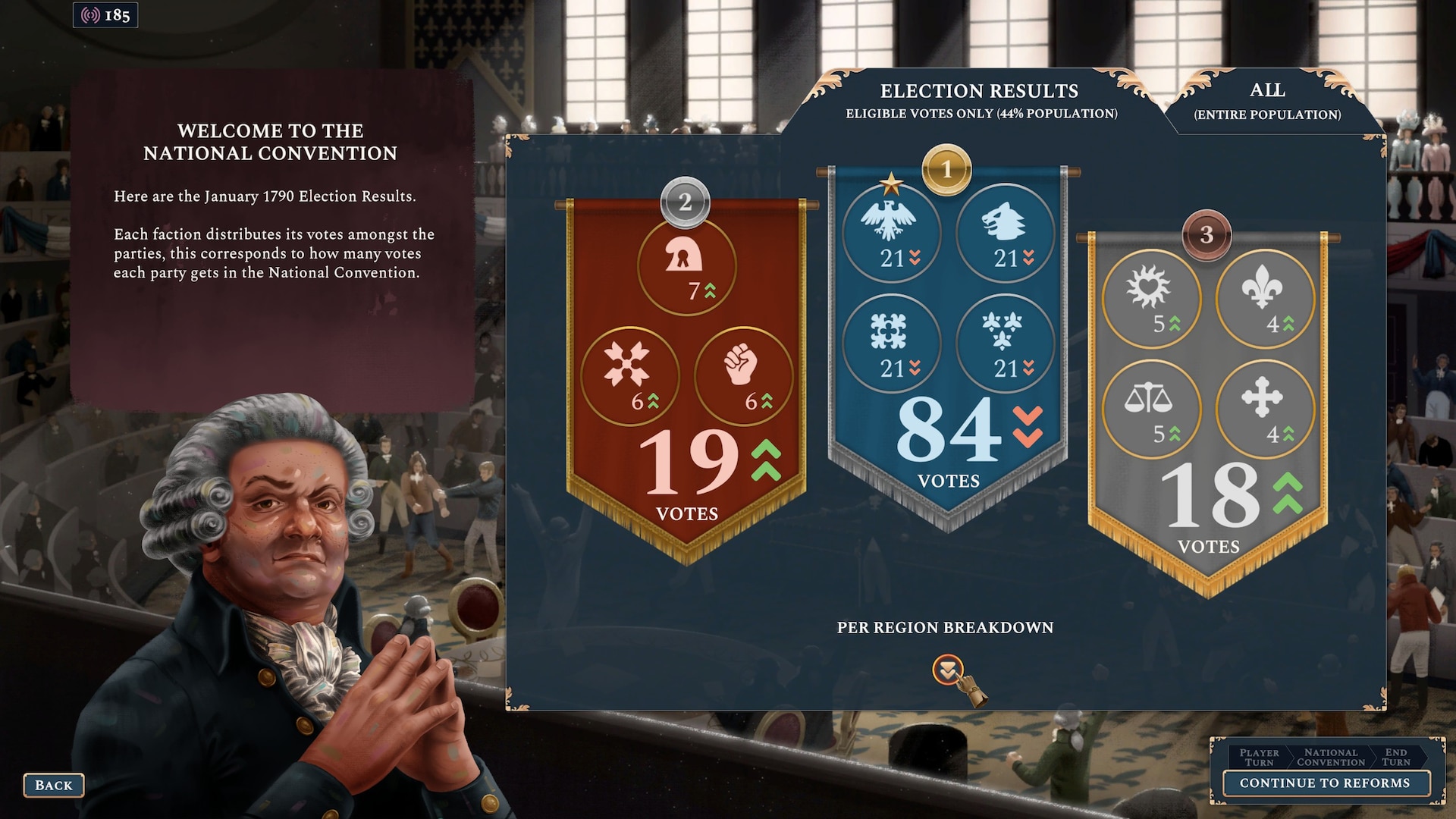The height and width of the screenshot is (819, 1456).
Task: Select the raised fist party emblem
Action: [x=743, y=376]
